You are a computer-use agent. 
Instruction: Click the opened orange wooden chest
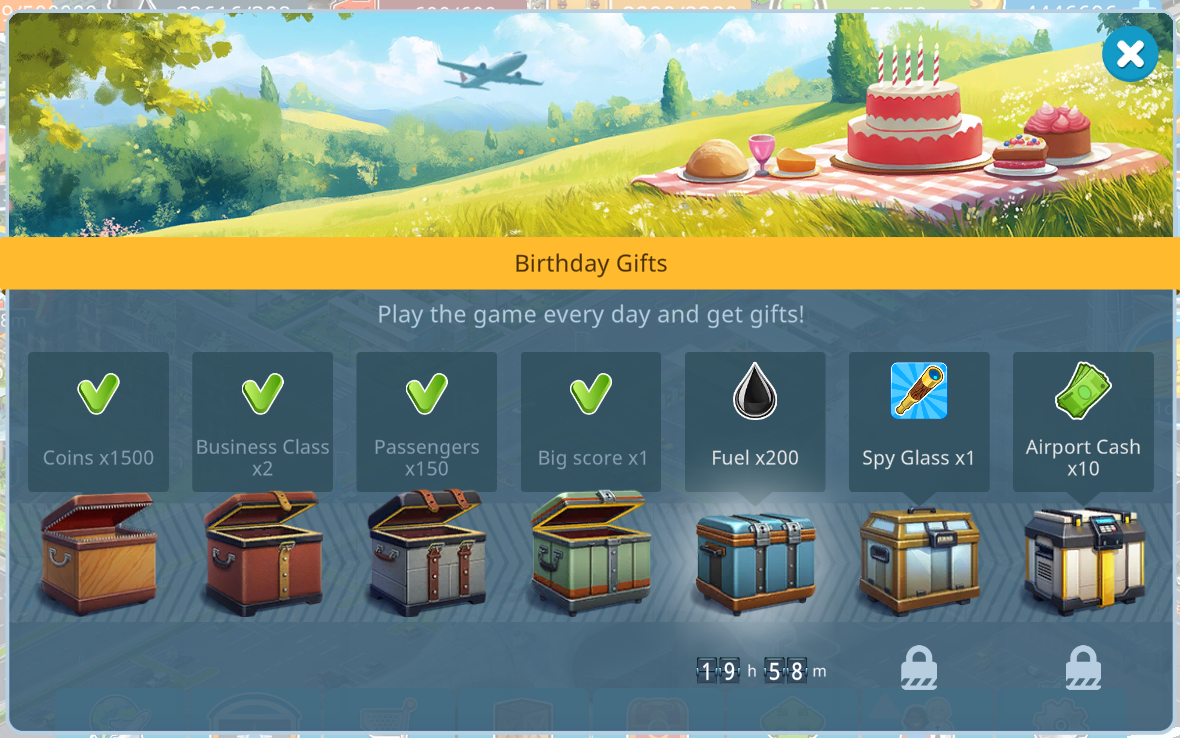(99, 555)
